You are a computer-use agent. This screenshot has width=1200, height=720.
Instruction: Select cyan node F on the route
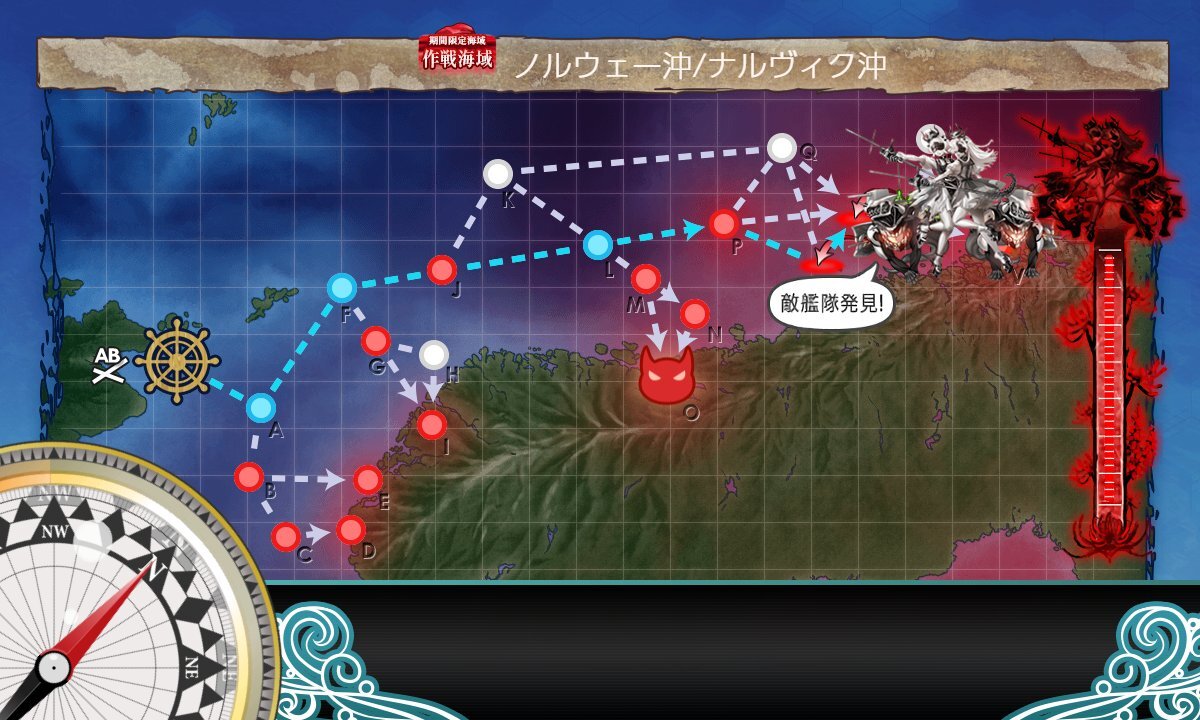pos(341,288)
